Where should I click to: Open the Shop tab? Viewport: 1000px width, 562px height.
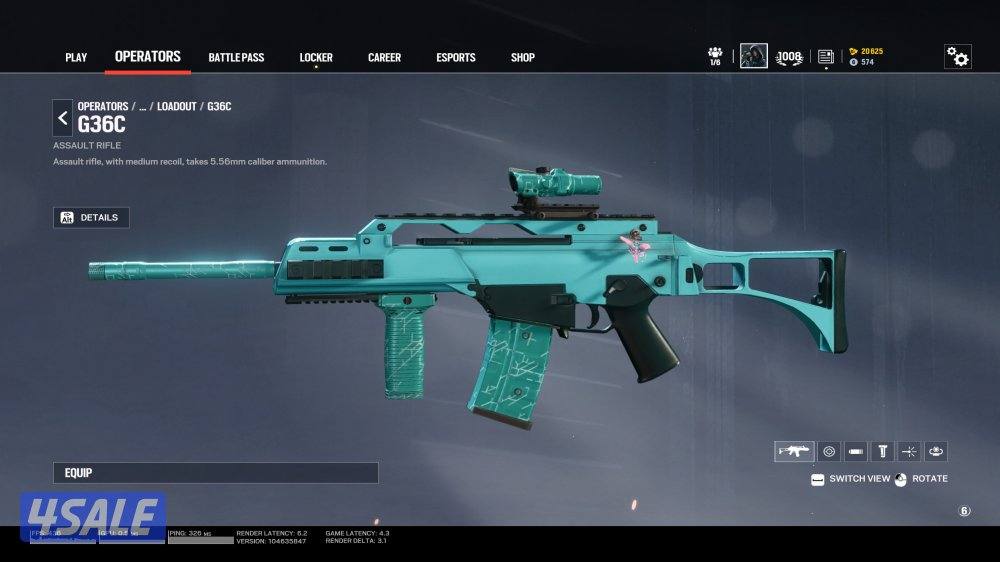(x=523, y=58)
